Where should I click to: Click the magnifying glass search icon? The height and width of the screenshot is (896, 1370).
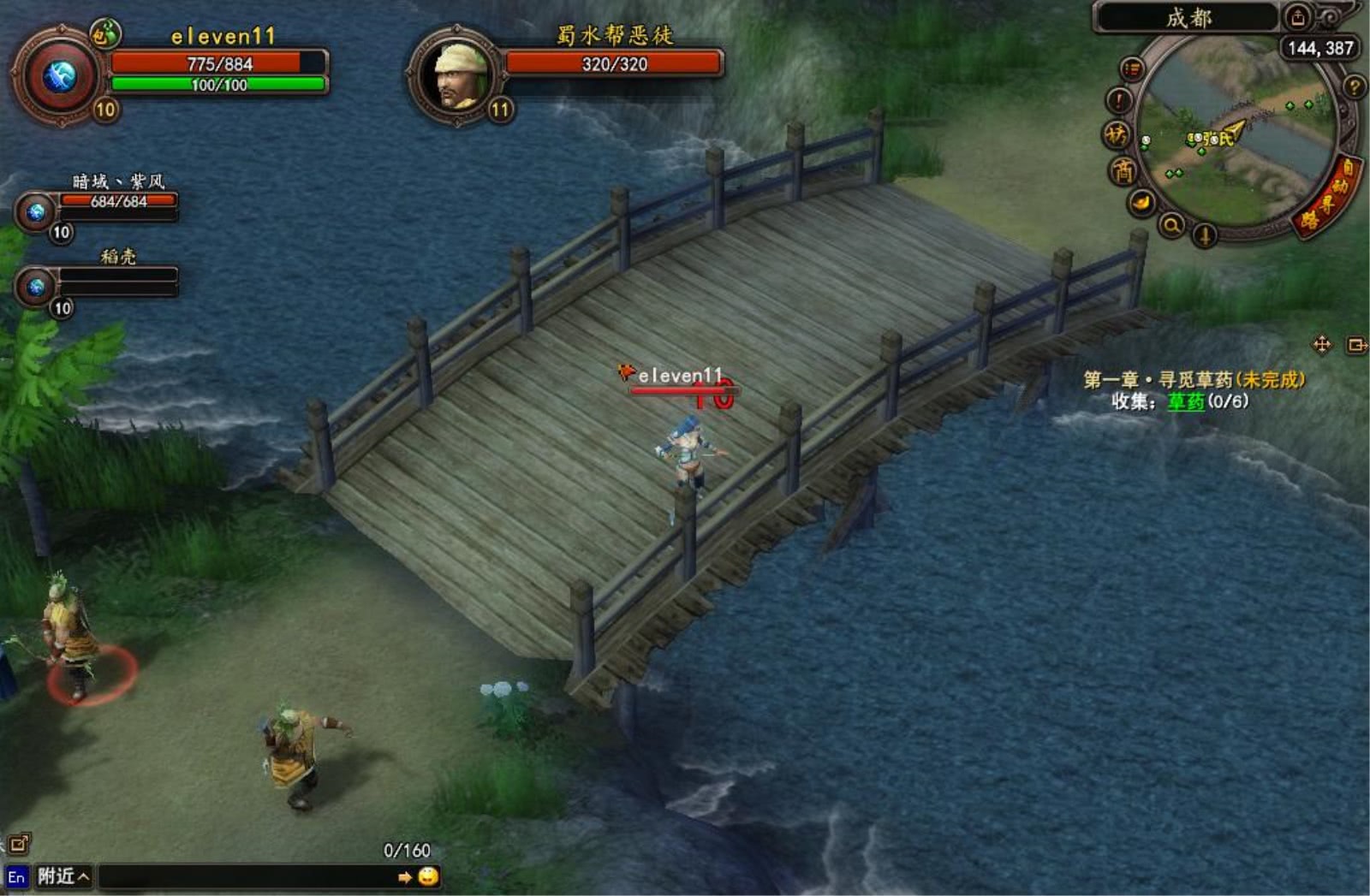click(x=1170, y=225)
